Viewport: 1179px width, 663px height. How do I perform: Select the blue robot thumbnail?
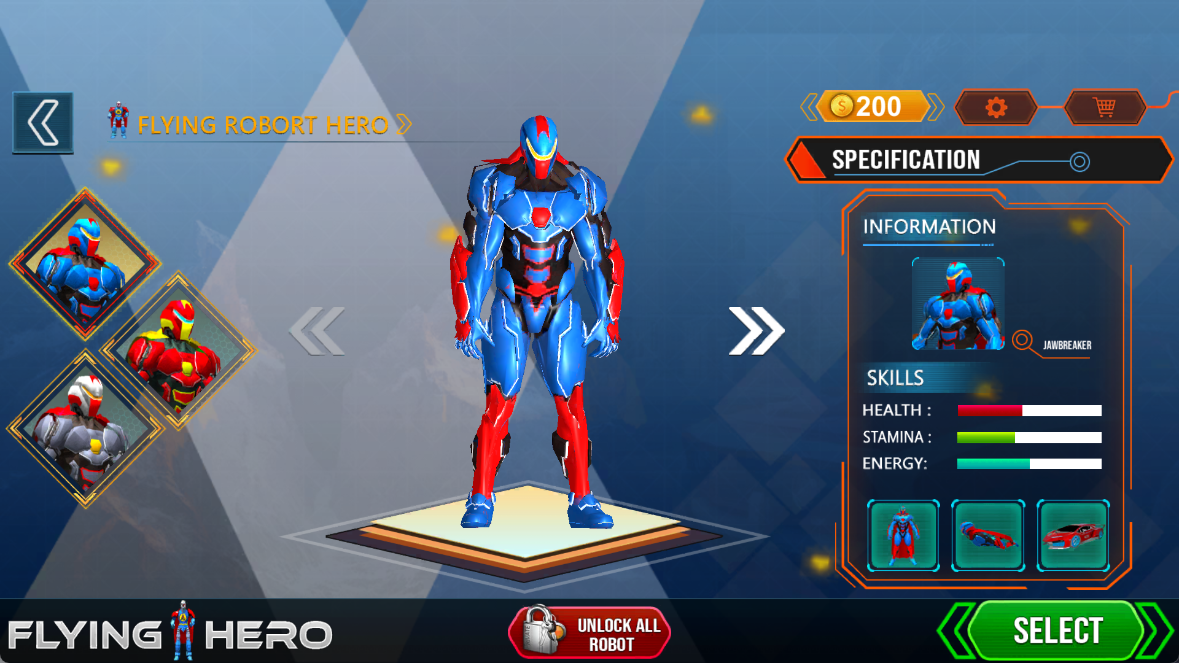click(85, 262)
